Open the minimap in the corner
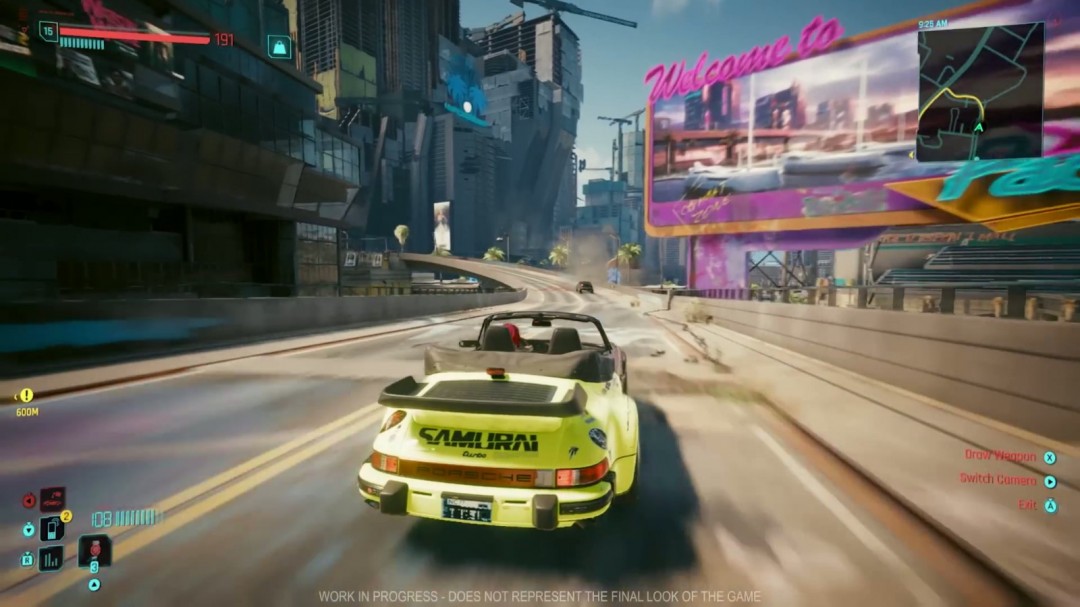The image size is (1080, 607). tap(980, 92)
